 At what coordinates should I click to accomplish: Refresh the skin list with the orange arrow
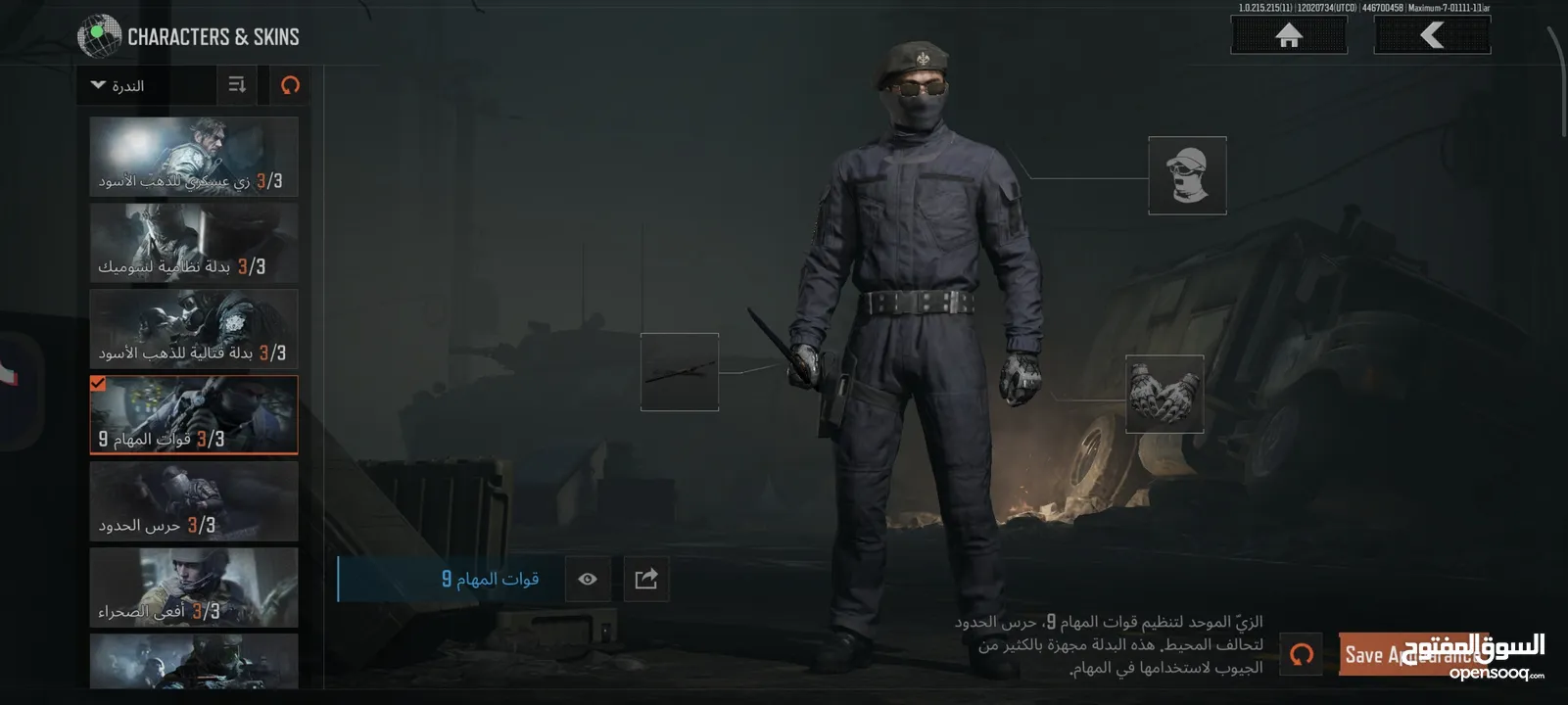290,85
